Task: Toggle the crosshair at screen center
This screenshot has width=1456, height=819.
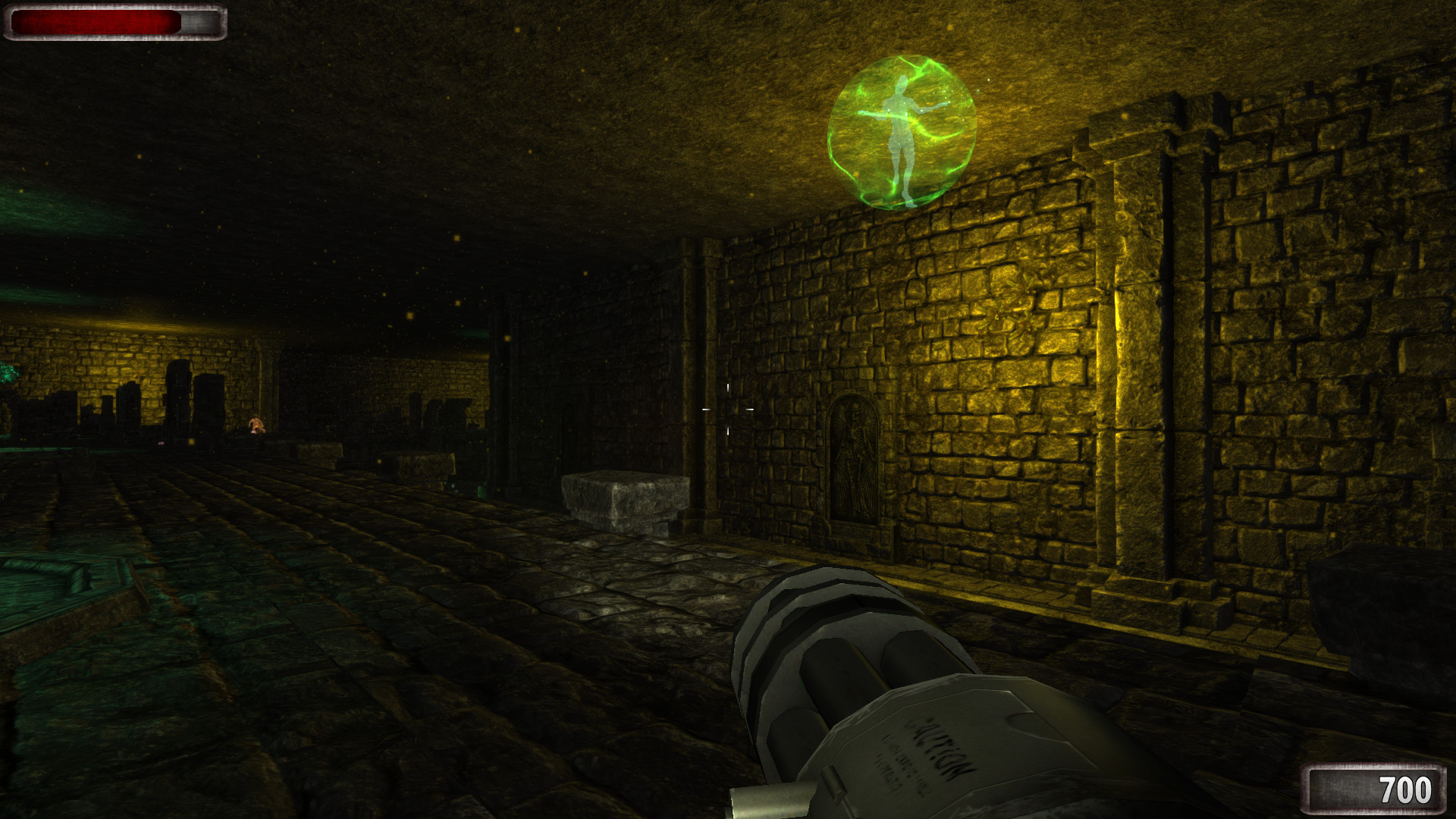Action: point(726,409)
